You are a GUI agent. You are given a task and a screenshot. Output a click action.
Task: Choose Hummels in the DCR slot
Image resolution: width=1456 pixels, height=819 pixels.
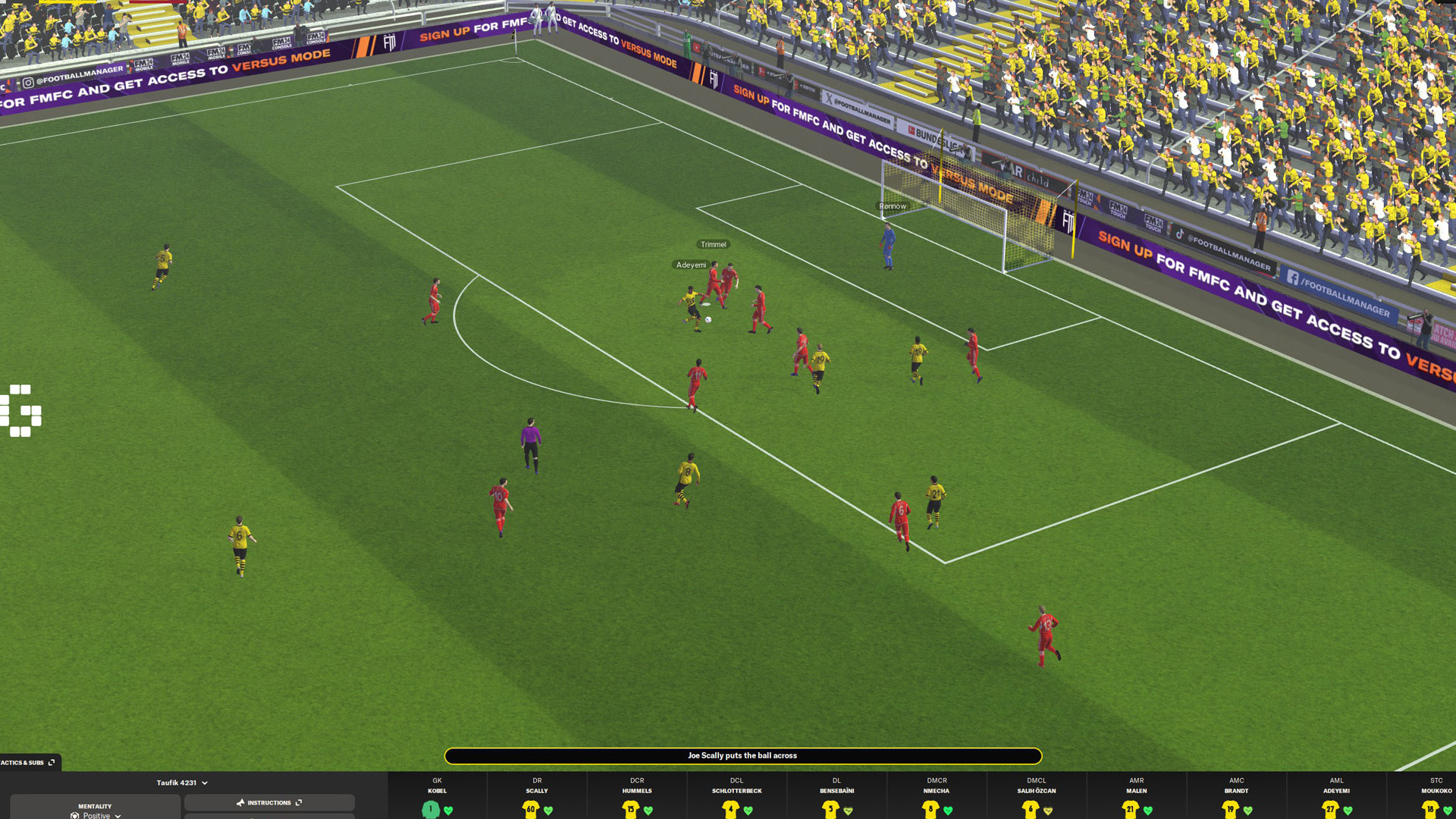click(x=637, y=795)
